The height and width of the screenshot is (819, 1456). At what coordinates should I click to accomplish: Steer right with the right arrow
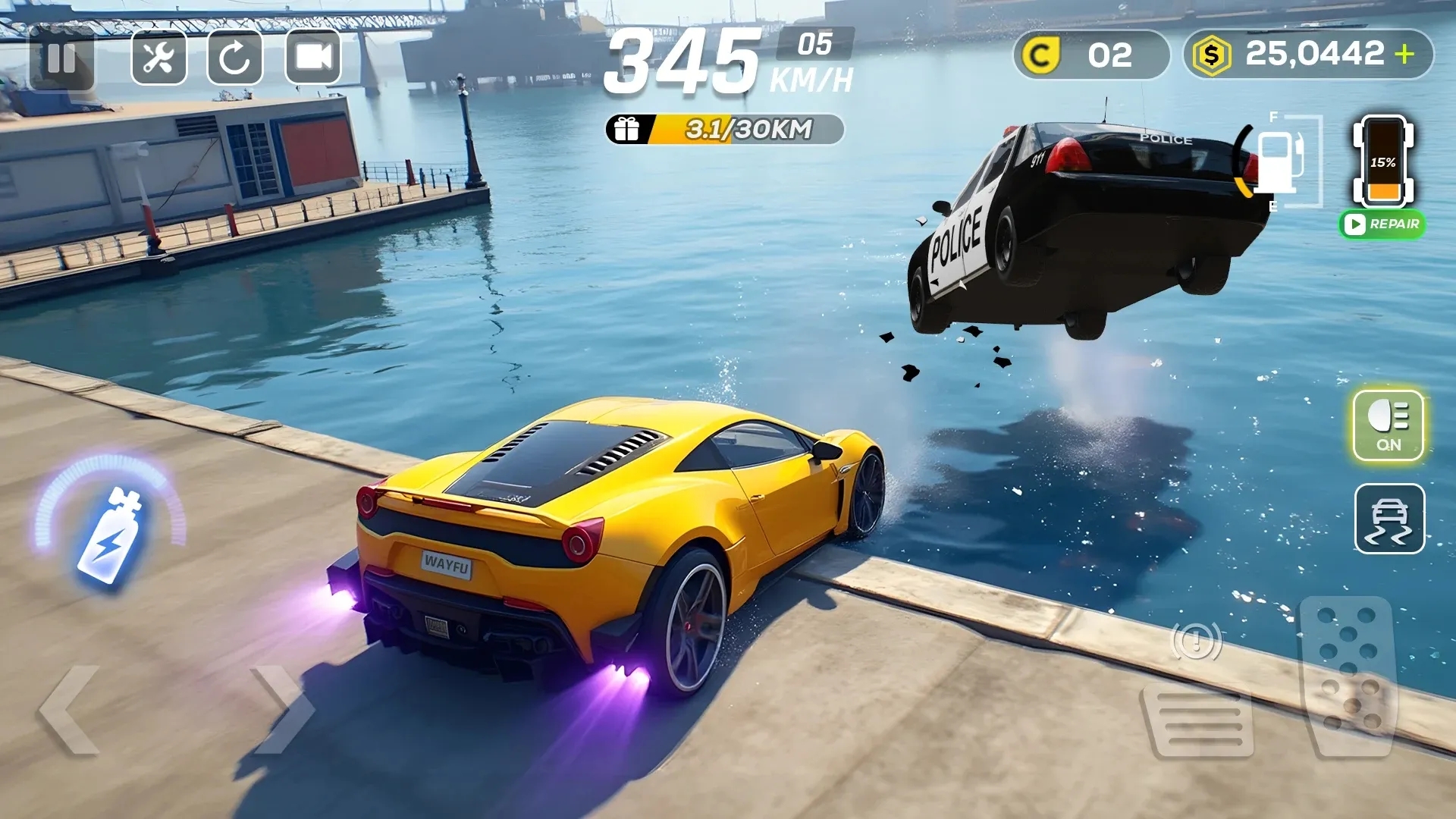284,711
